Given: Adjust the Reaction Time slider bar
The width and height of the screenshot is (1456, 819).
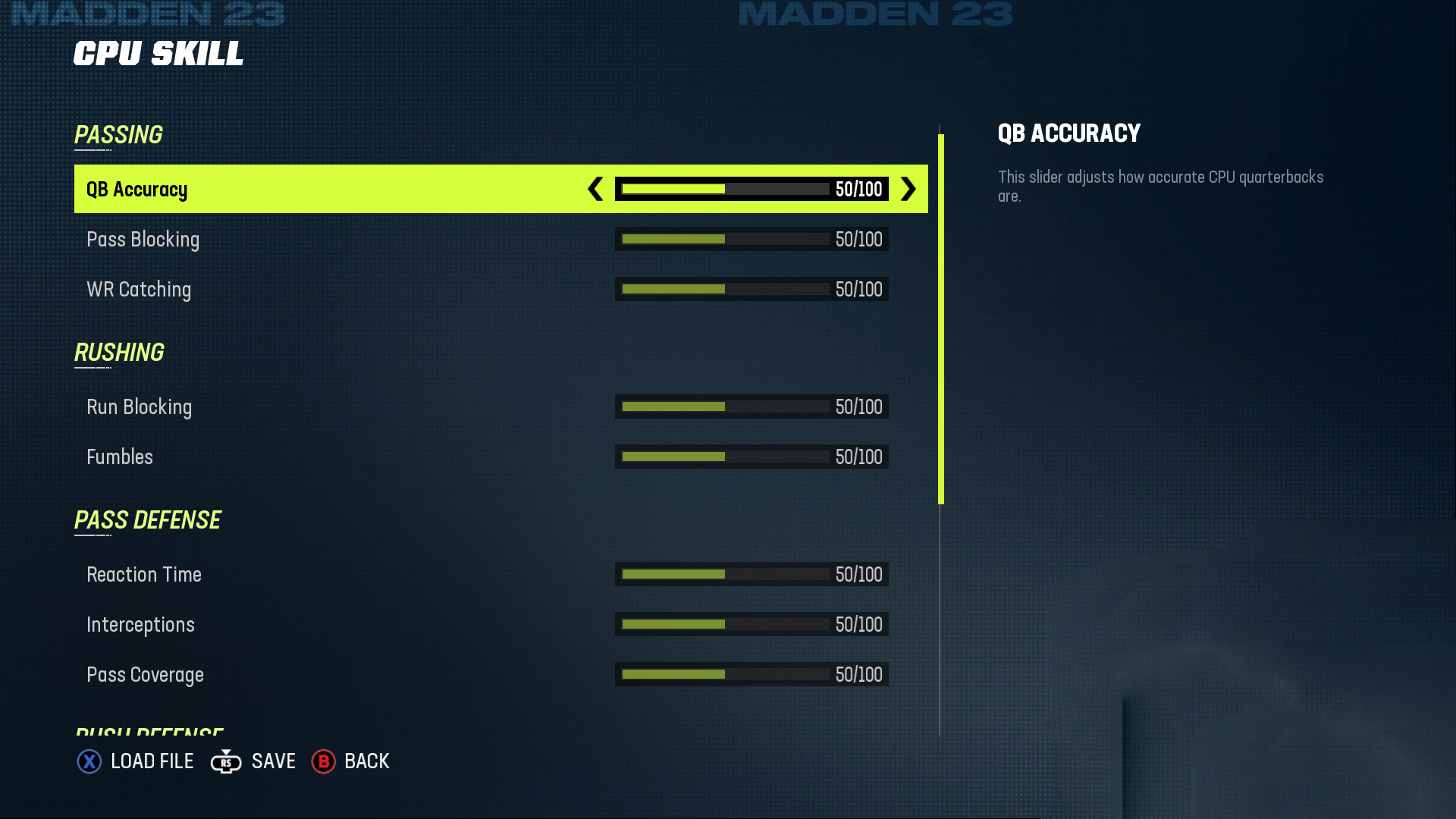Looking at the screenshot, I should click(x=725, y=574).
